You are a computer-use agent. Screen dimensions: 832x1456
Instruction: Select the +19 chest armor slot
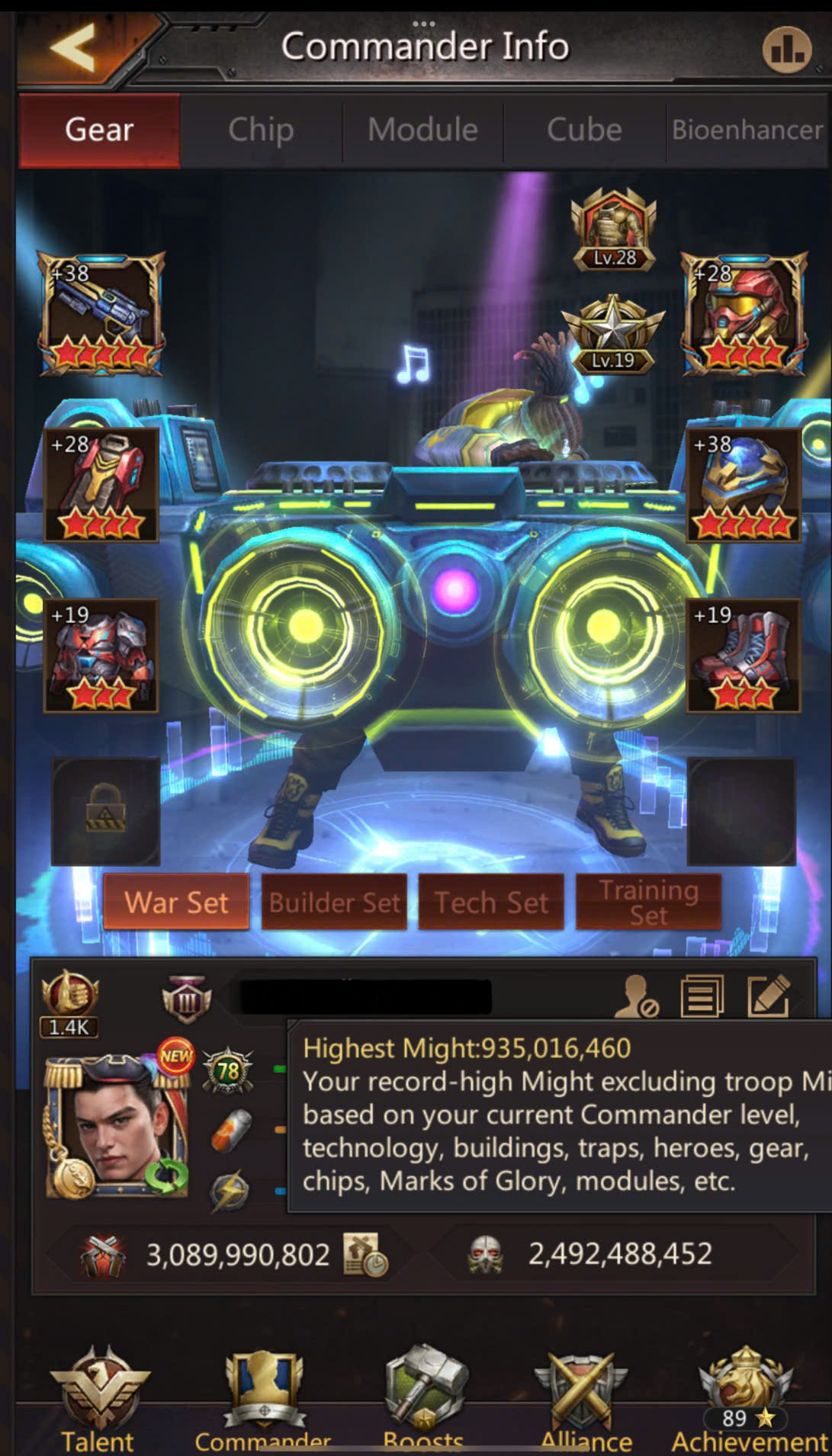coord(101,656)
